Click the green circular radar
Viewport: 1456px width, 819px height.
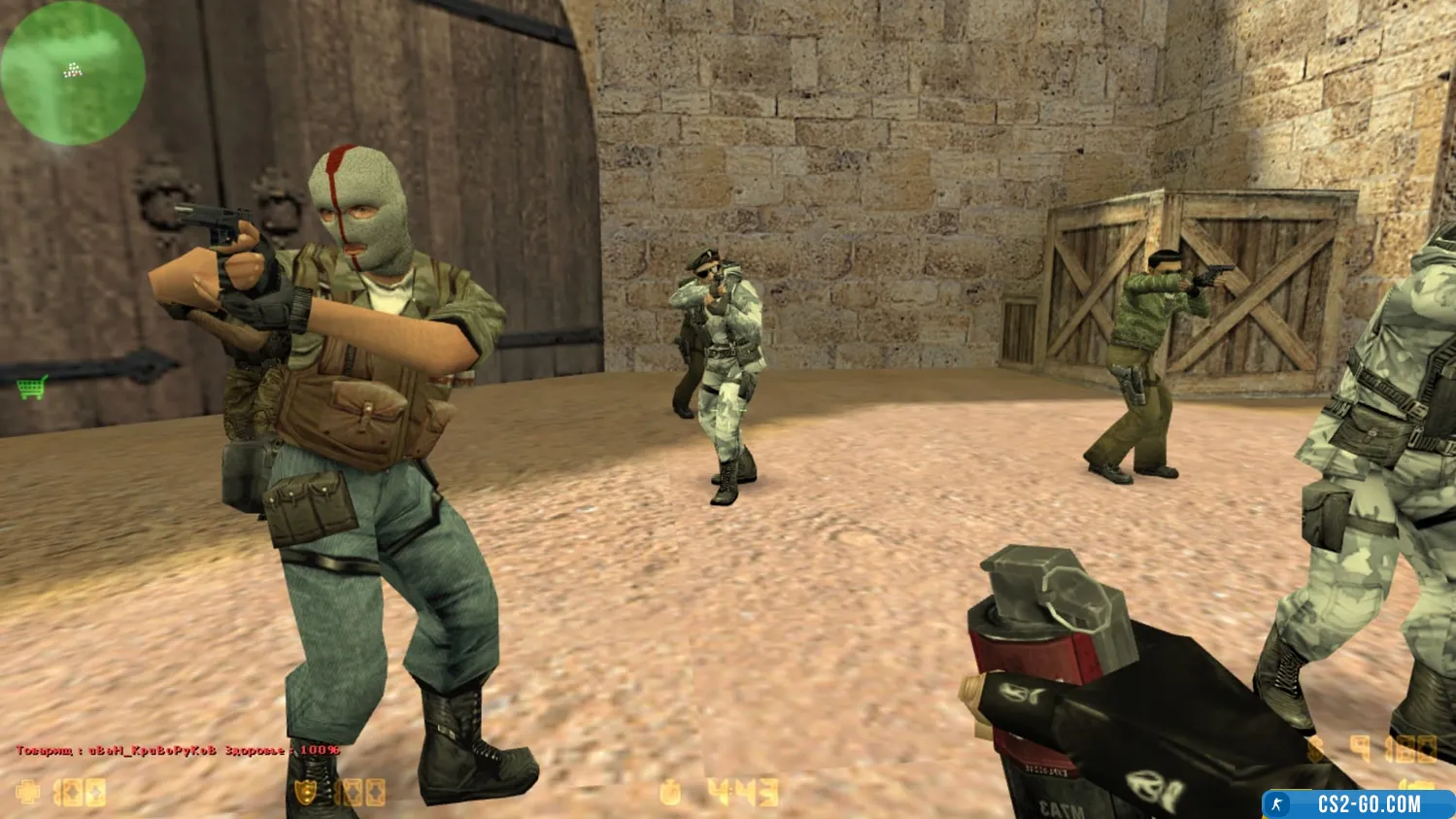(73, 73)
